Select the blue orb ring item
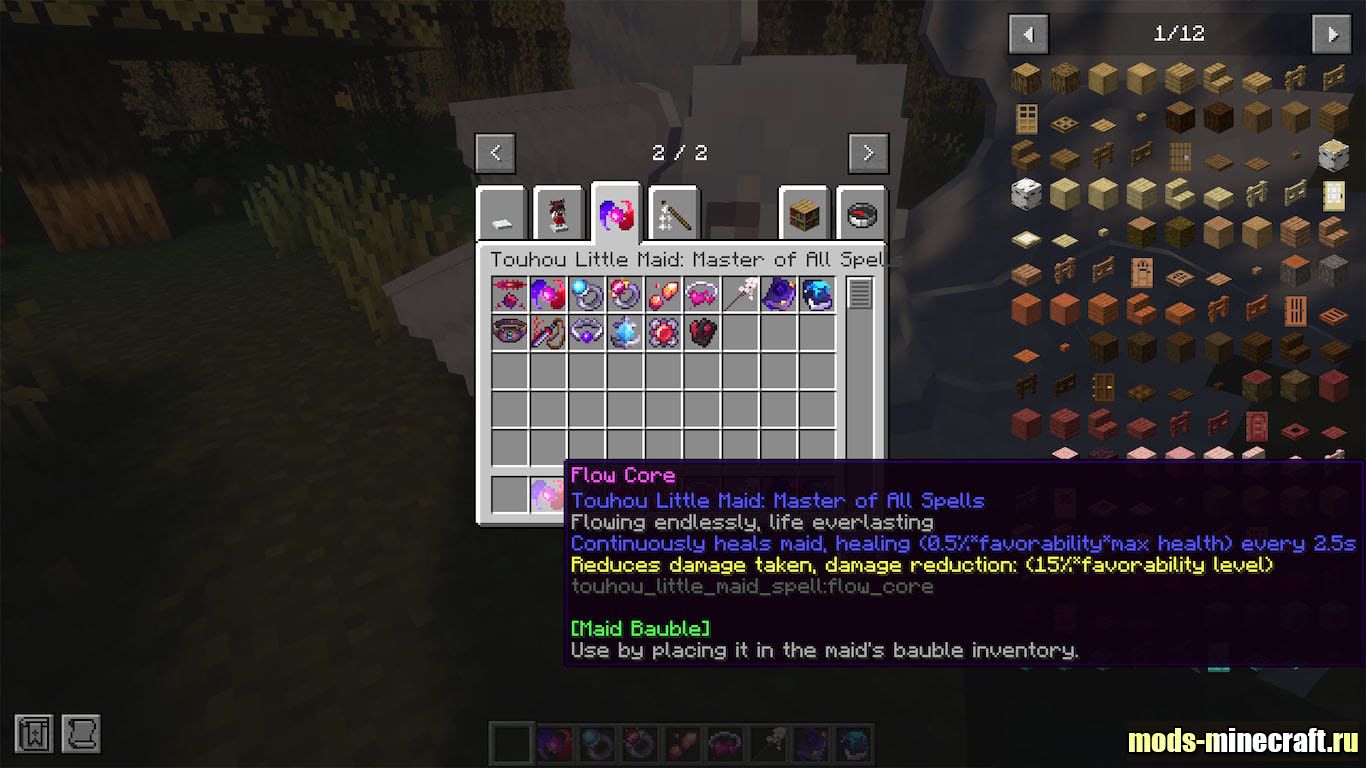This screenshot has width=1366, height=768. [587, 294]
